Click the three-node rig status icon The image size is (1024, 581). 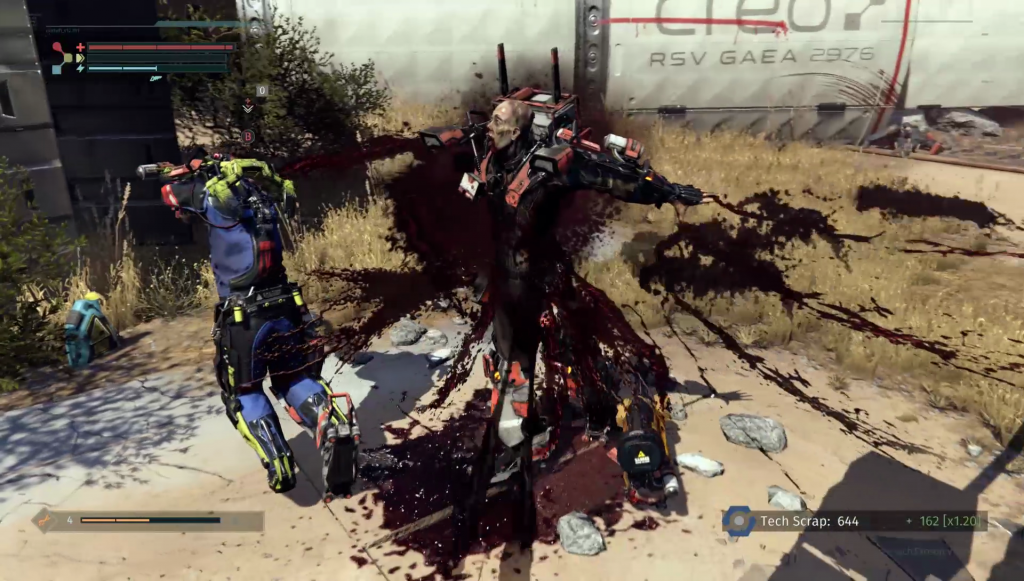[62, 58]
